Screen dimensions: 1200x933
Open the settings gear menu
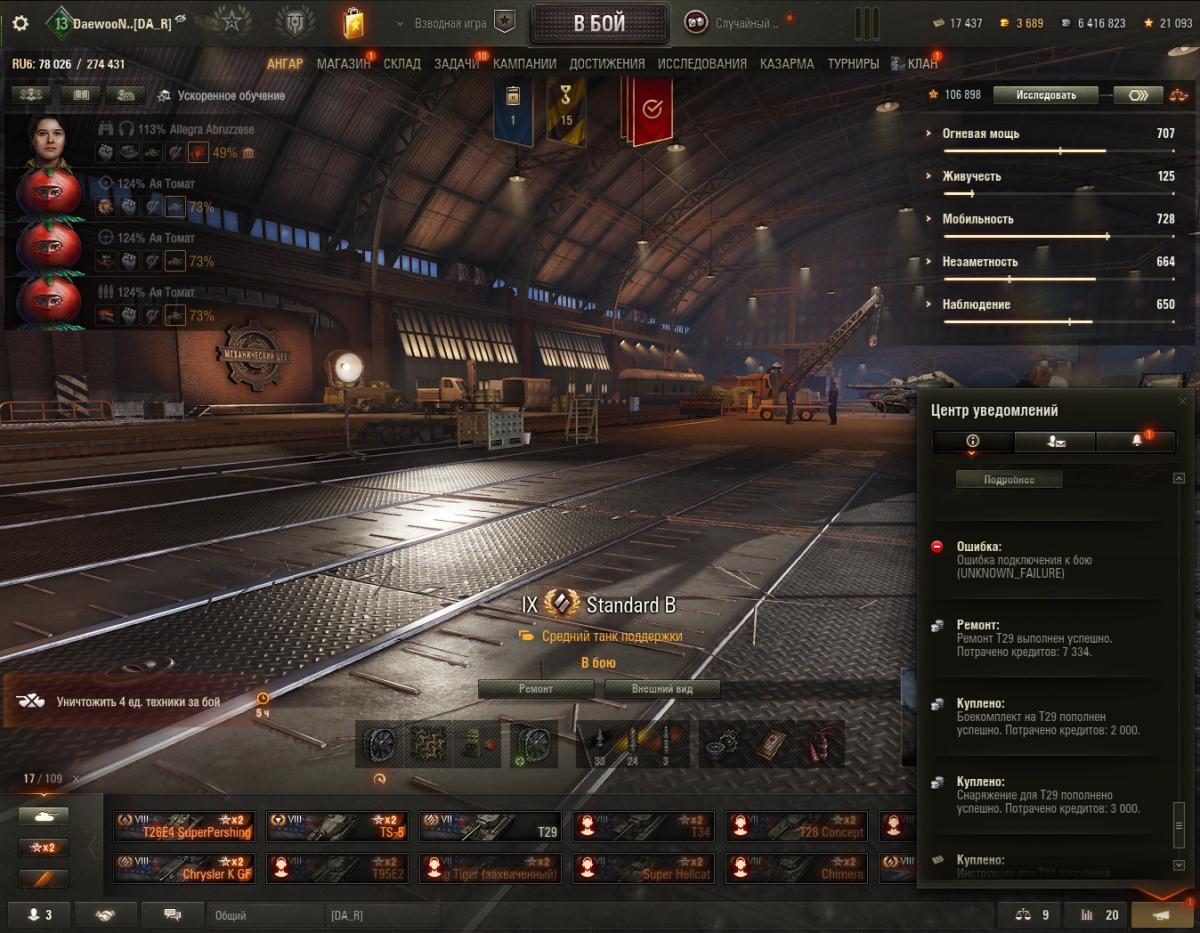20,23
